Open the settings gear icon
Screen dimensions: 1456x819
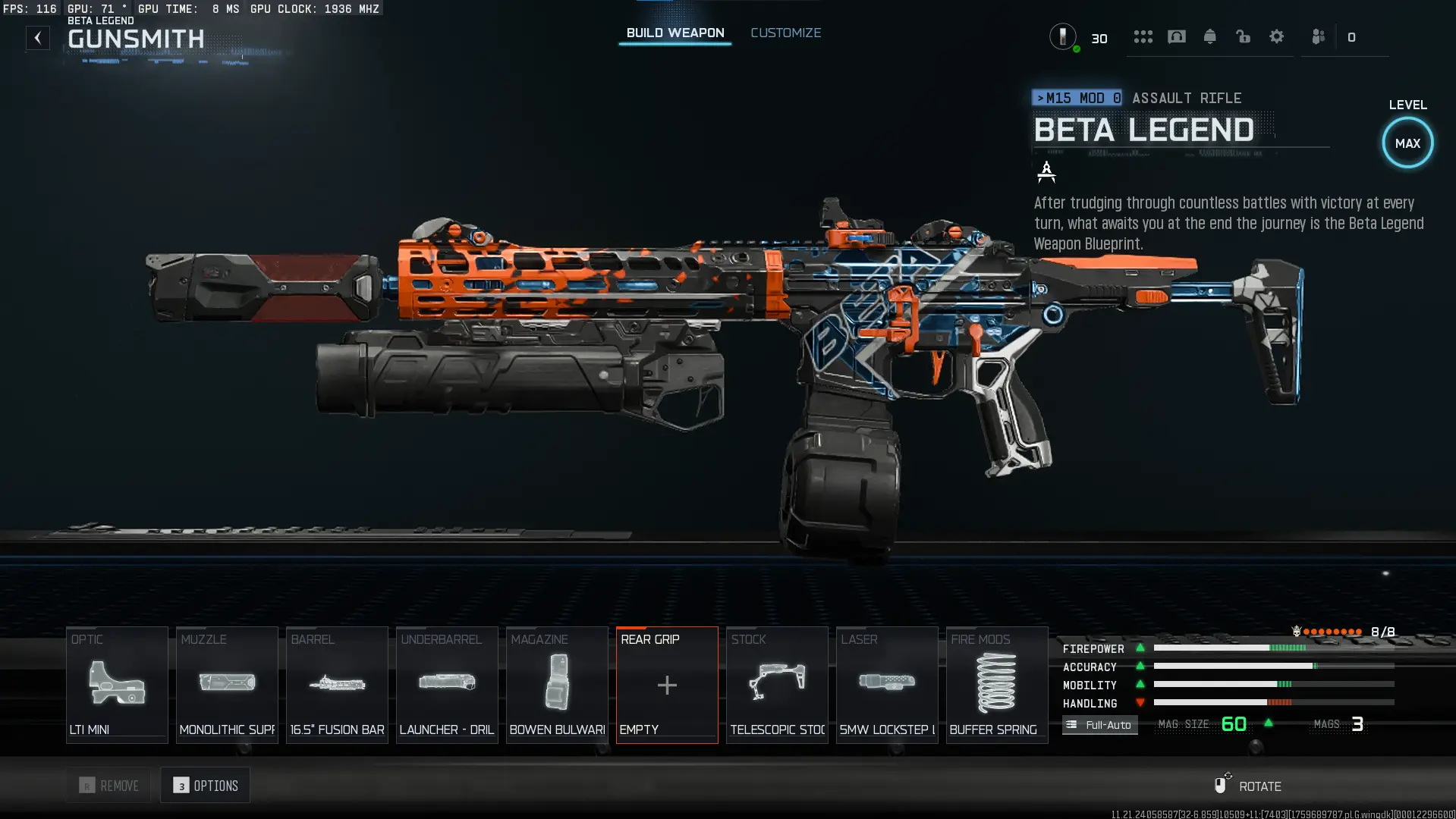pyautogui.click(x=1276, y=36)
